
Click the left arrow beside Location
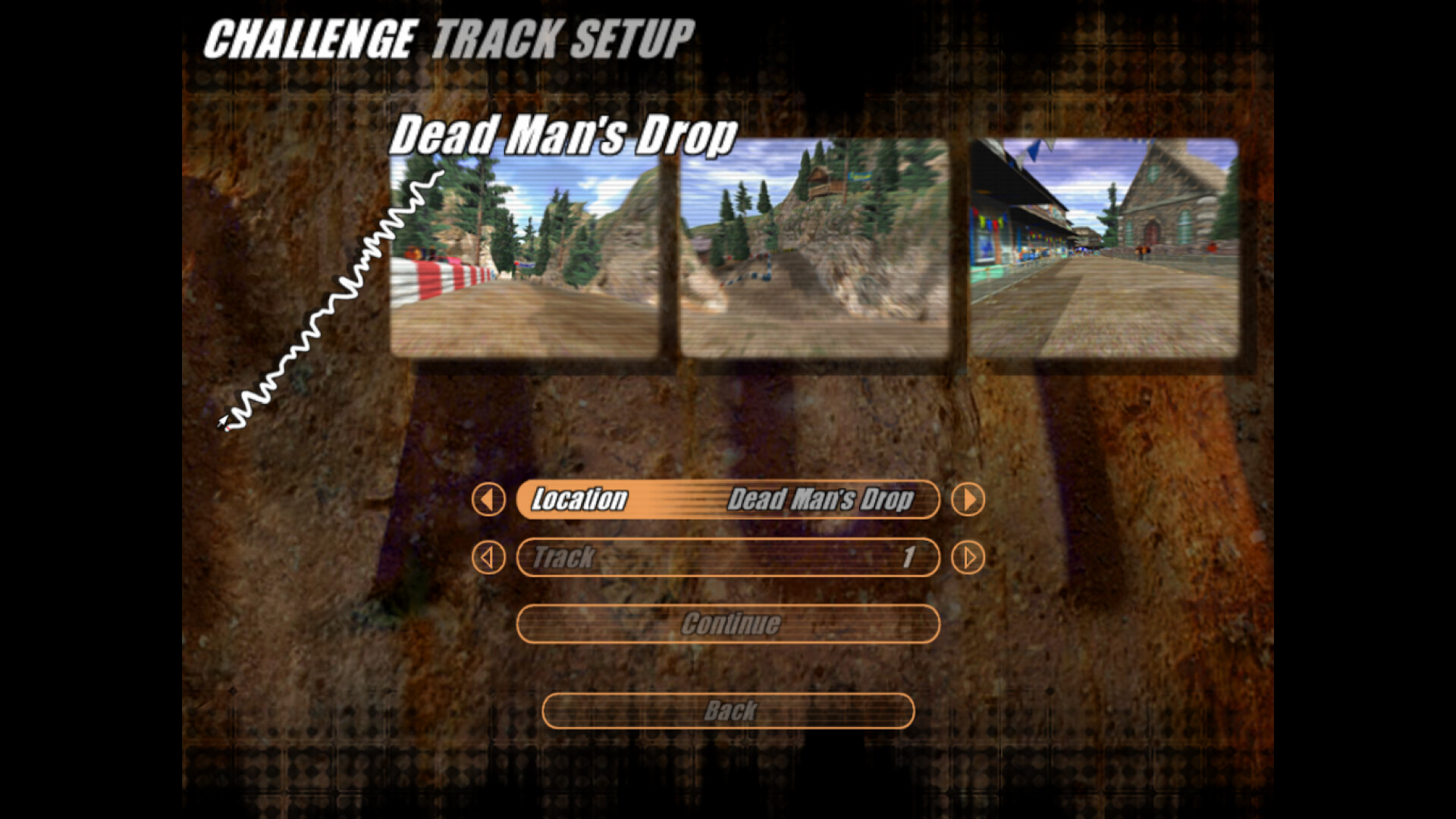pyautogui.click(x=489, y=500)
